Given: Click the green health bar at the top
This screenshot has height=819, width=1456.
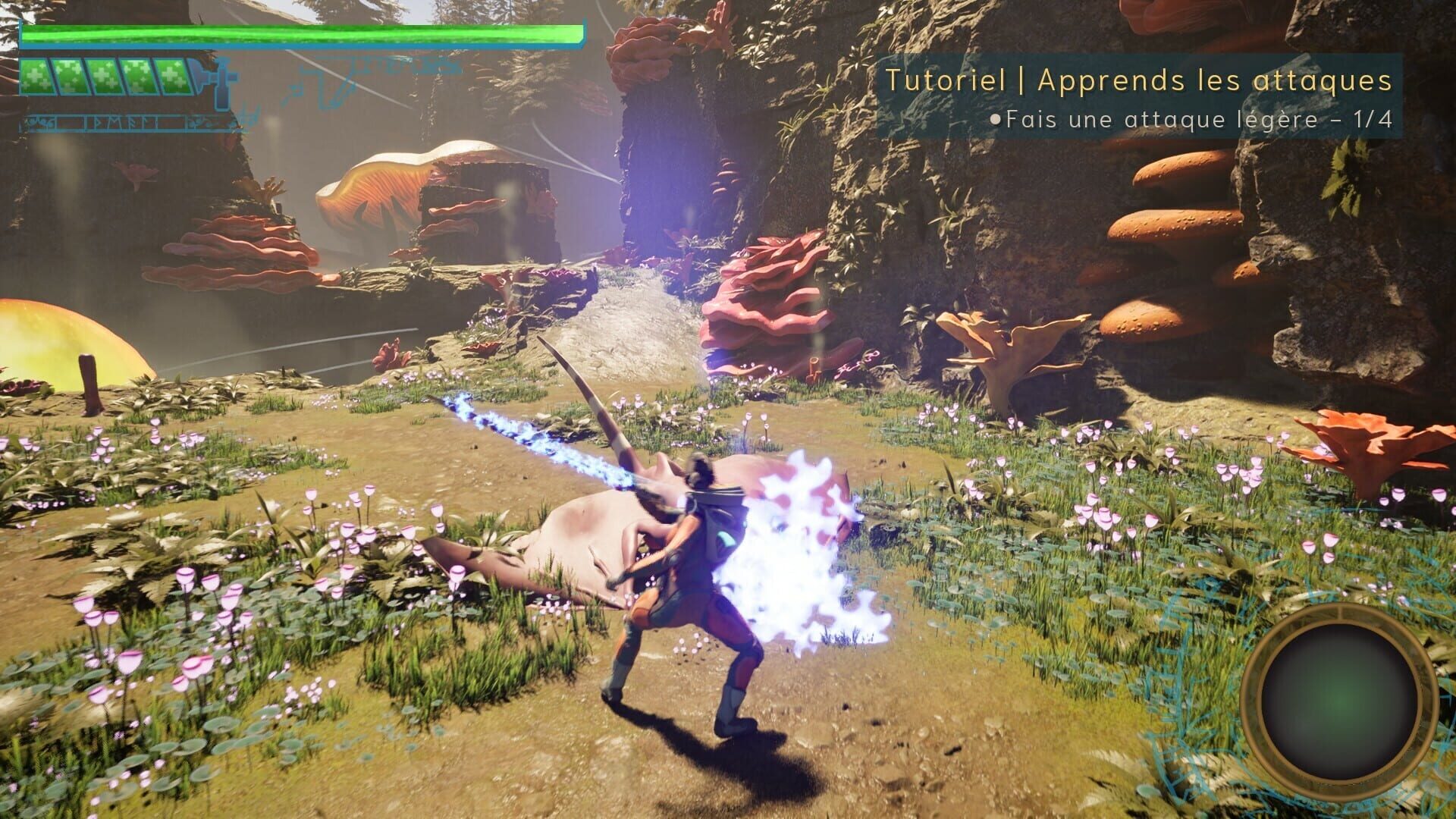Looking at the screenshot, I should (303, 32).
